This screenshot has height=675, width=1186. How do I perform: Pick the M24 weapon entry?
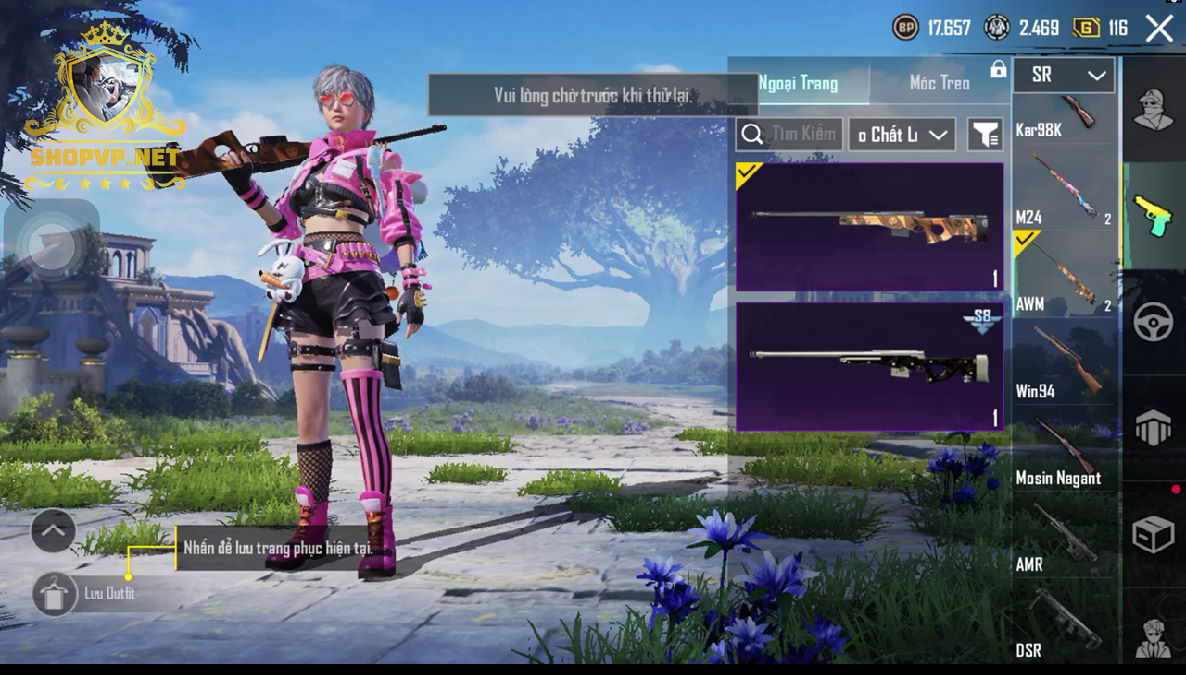pyautogui.click(x=1064, y=190)
